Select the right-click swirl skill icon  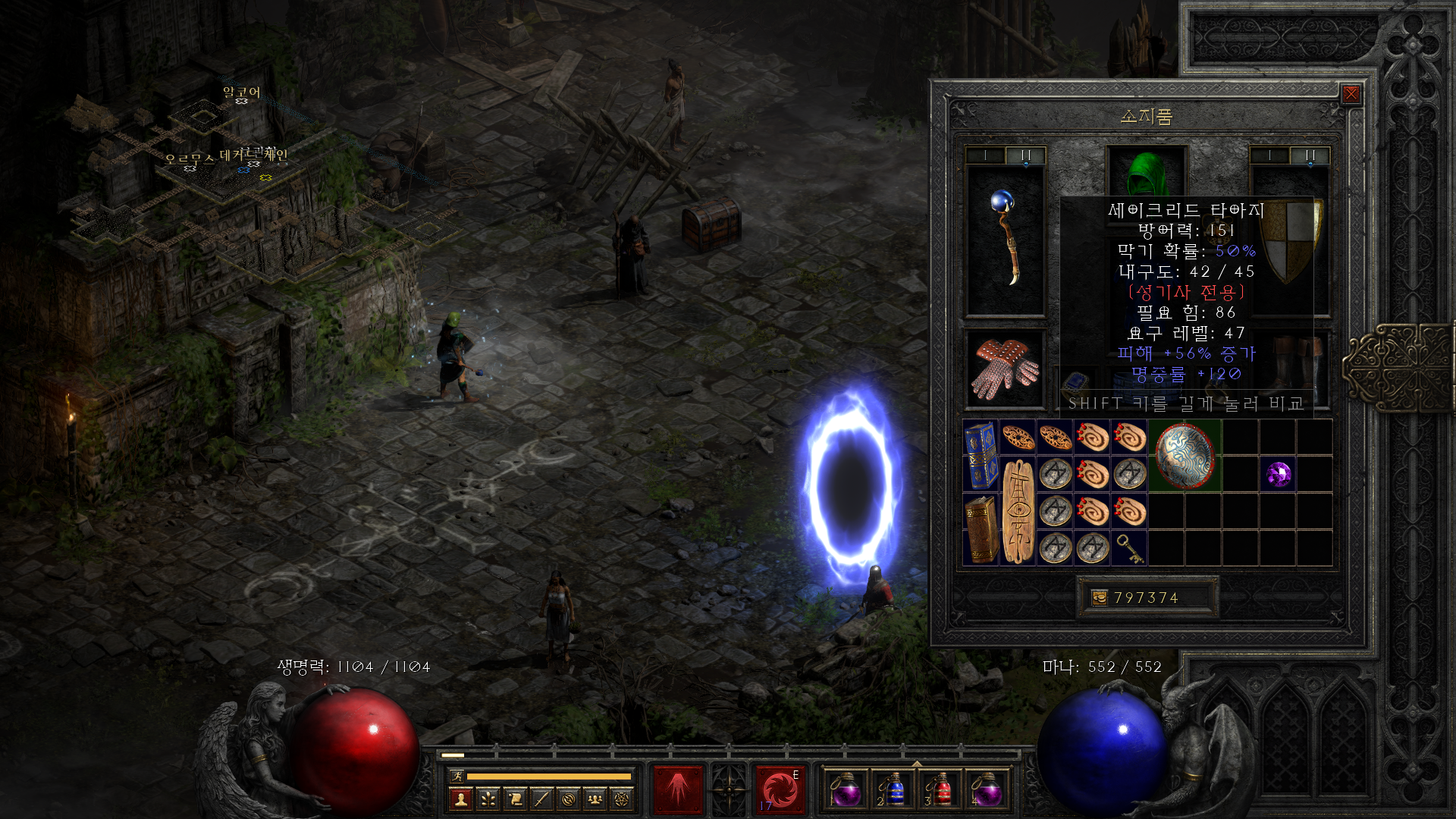(x=780, y=789)
